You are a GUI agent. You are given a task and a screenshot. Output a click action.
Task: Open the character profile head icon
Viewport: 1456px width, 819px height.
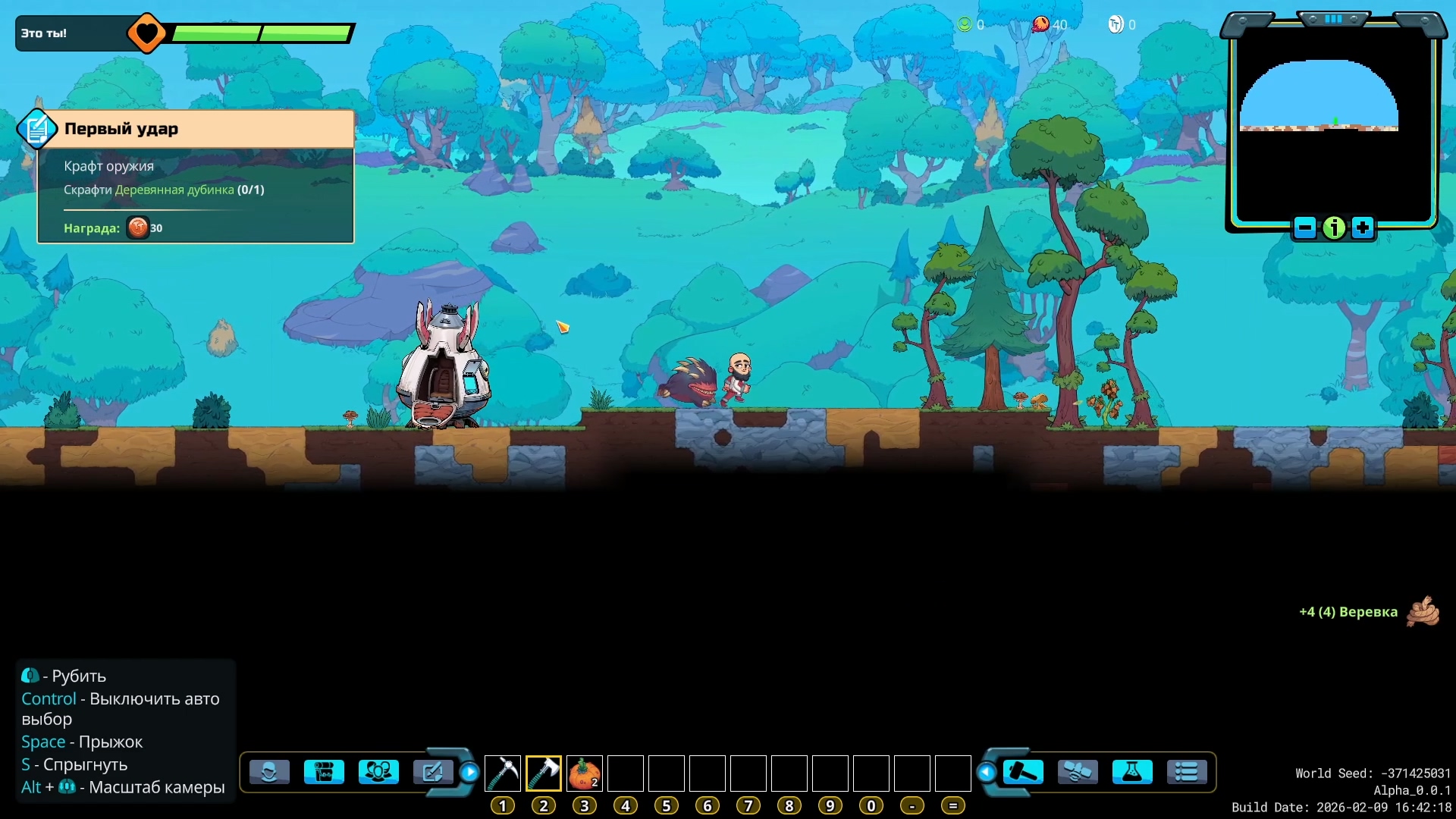click(x=269, y=772)
